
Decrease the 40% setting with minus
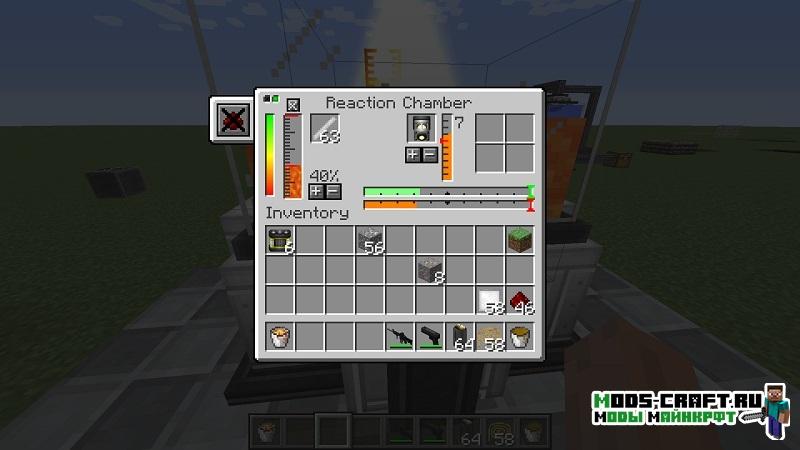pos(333,190)
